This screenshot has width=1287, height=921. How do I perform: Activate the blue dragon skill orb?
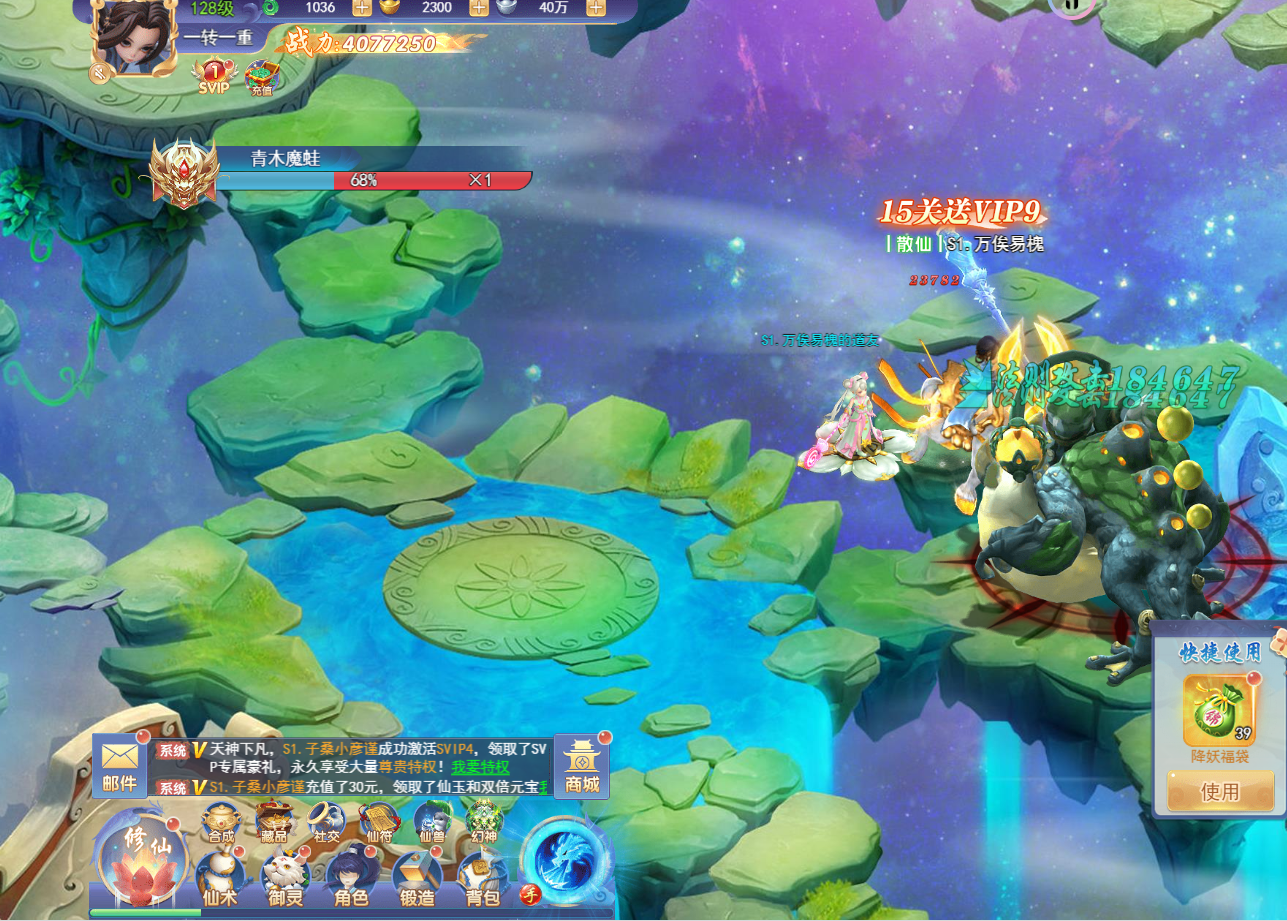point(565,857)
